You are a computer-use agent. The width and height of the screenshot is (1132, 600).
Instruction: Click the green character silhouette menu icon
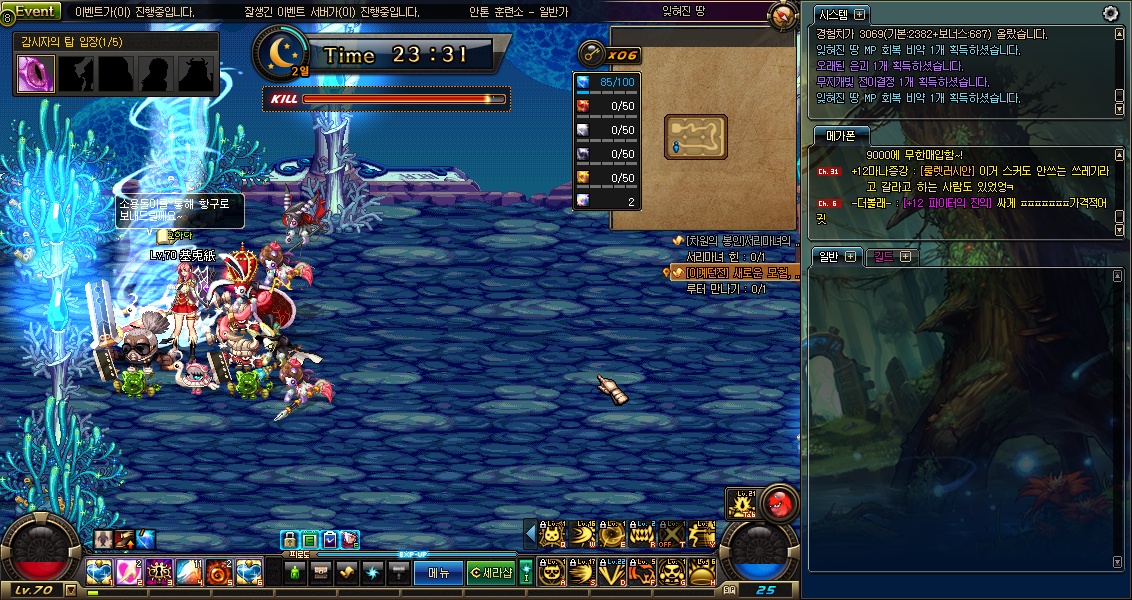pos(295,573)
